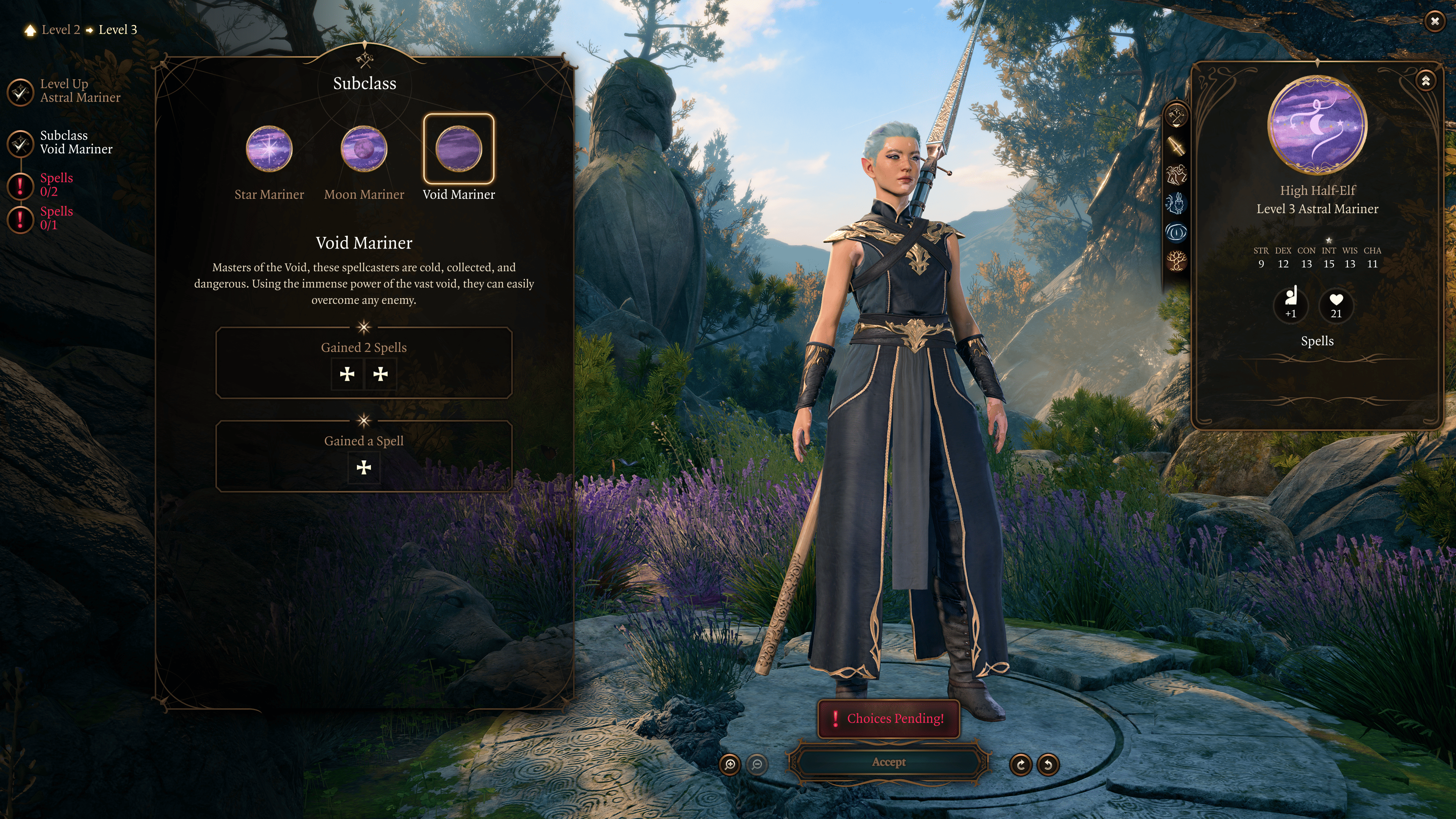Choose the Moon Mariner subclass
Screen dimensions: 1456x819
pyautogui.click(x=364, y=149)
